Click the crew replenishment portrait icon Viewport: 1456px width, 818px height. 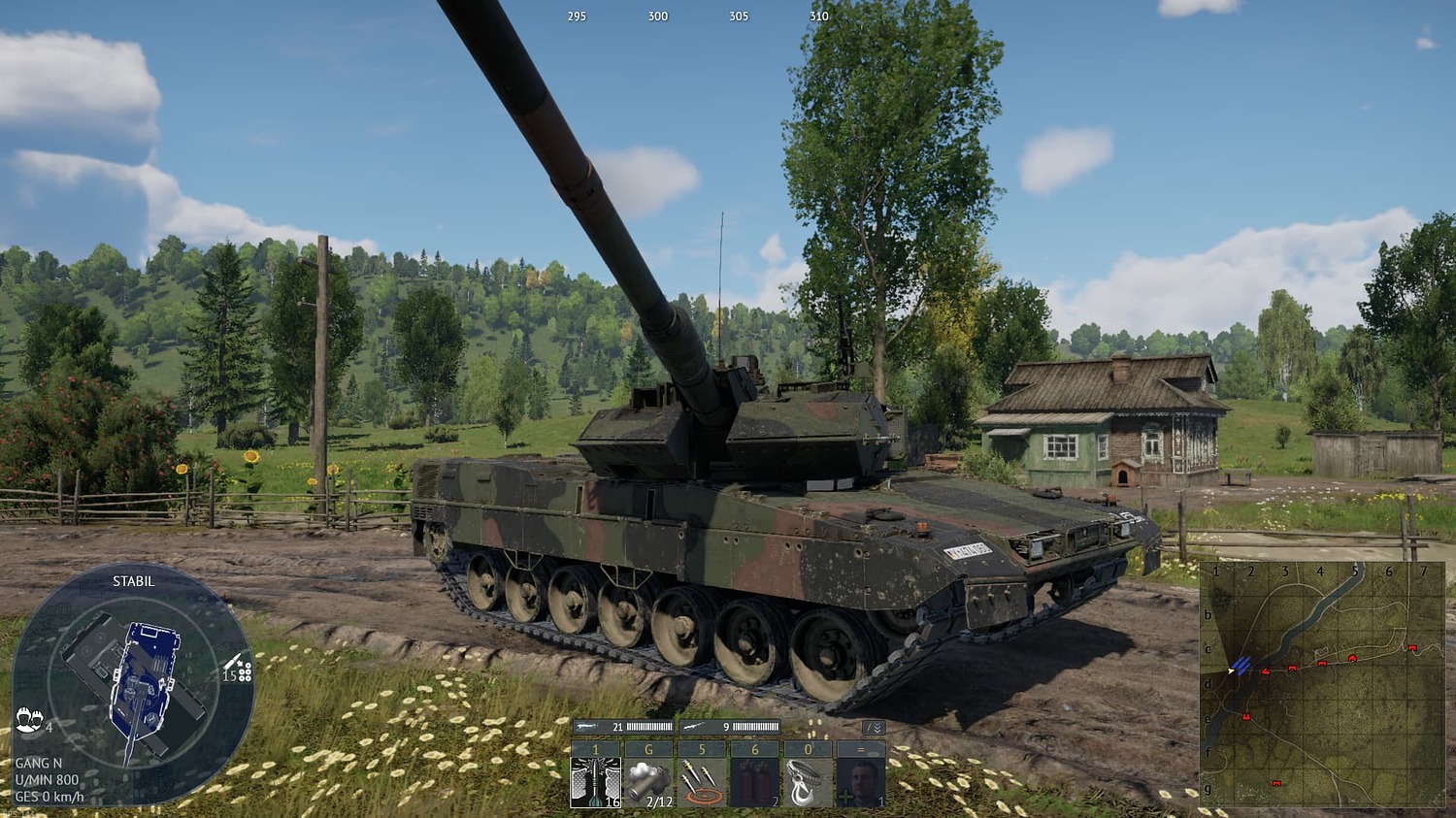pyautogui.click(x=860, y=778)
